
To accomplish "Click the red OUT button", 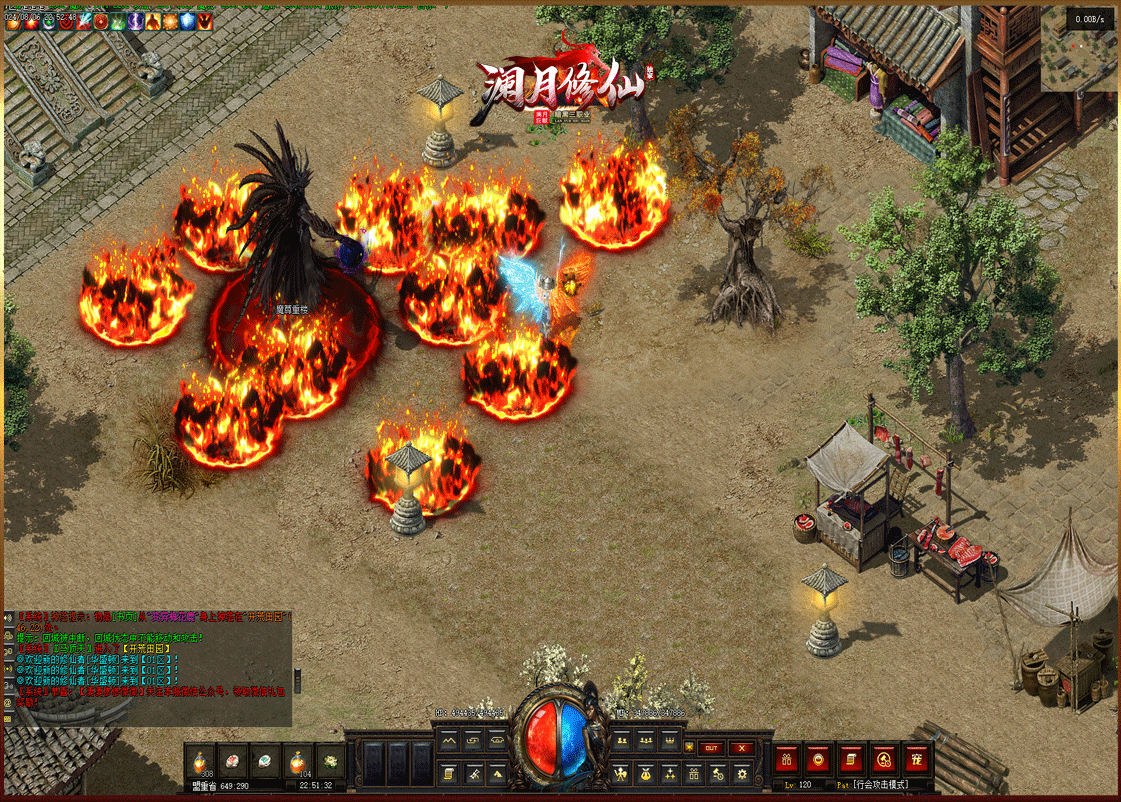I will tap(711, 747).
